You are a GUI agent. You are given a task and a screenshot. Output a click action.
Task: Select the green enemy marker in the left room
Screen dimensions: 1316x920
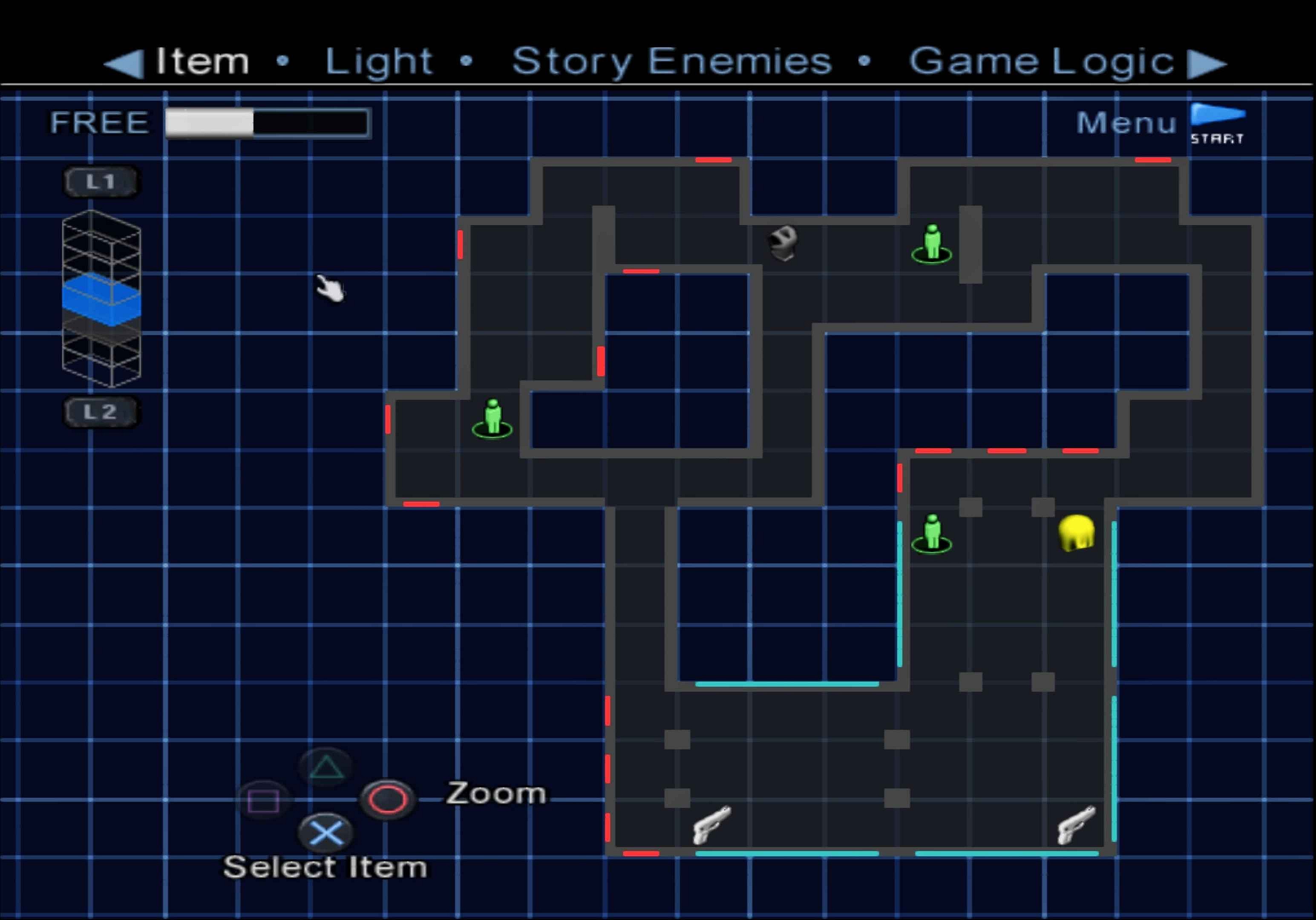pyautogui.click(x=492, y=417)
